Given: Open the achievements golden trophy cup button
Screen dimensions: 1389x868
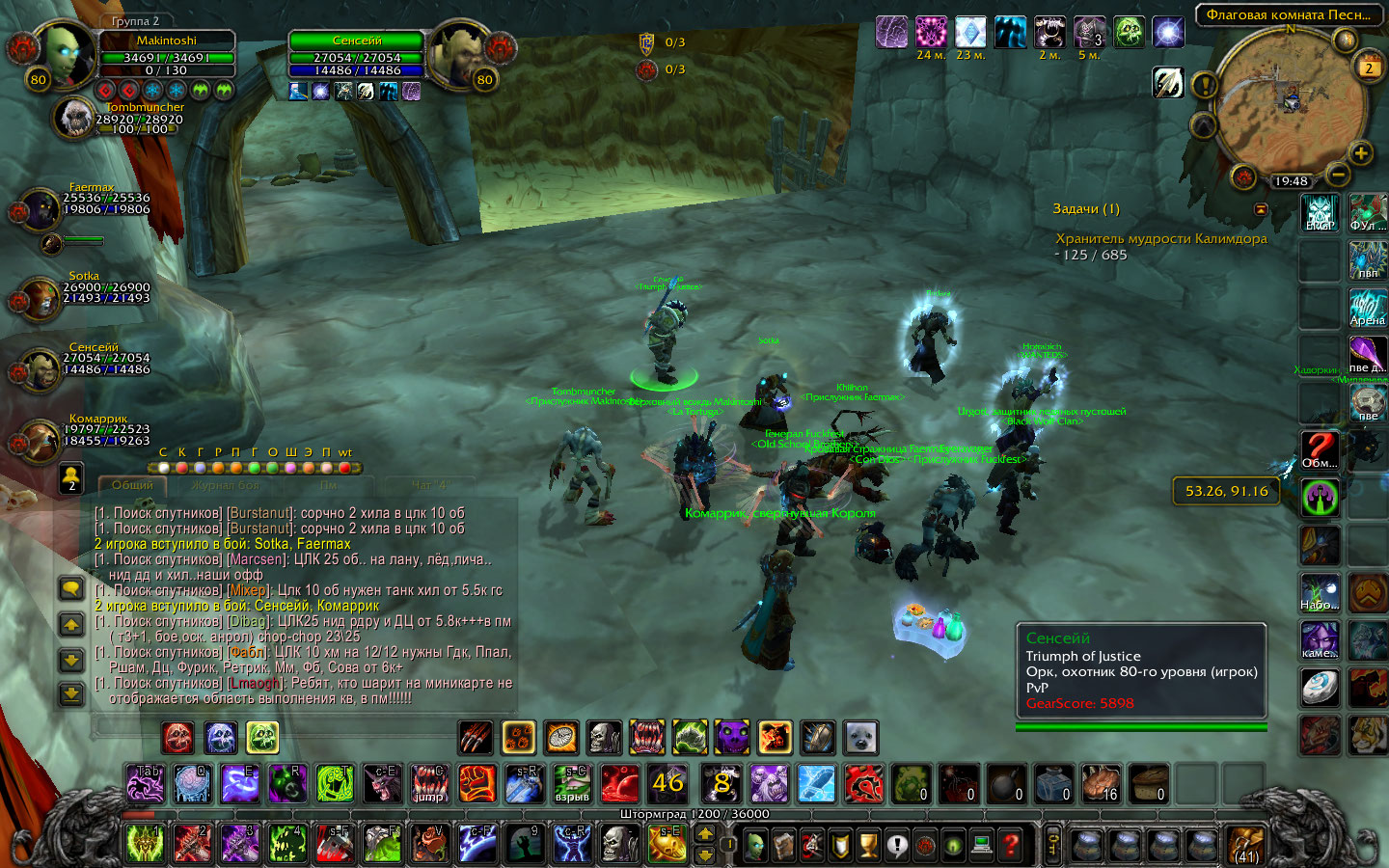Looking at the screenshot, I should click(x=869, y=845).
